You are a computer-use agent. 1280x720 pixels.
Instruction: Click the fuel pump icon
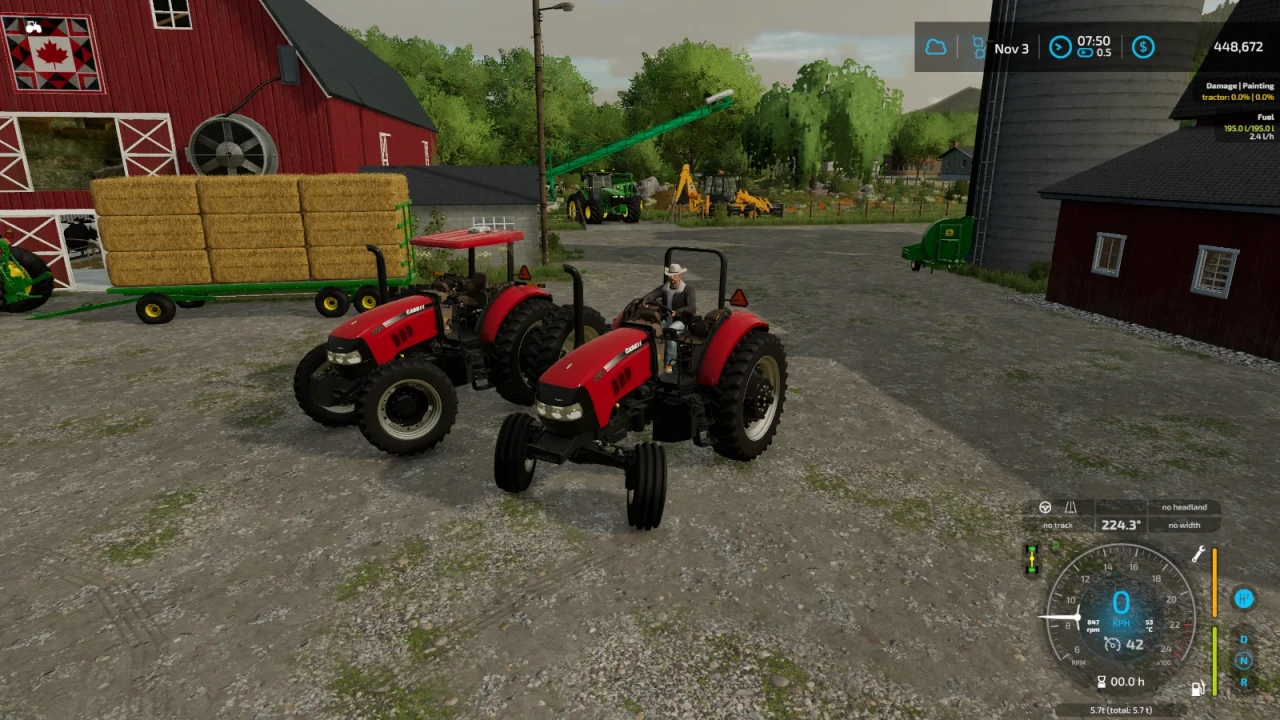[x=1198, y=687]
